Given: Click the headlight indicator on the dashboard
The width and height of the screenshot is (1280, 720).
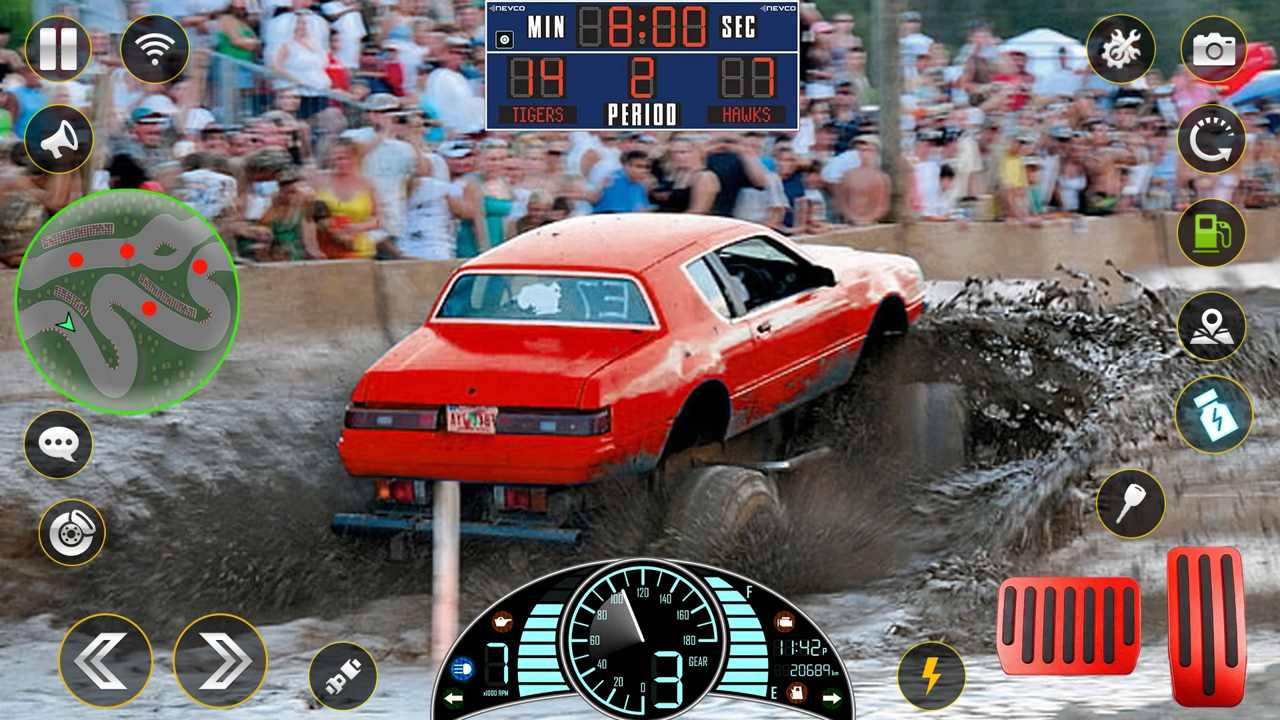Looking at the screenshot, I should click(x=461, y=668).
